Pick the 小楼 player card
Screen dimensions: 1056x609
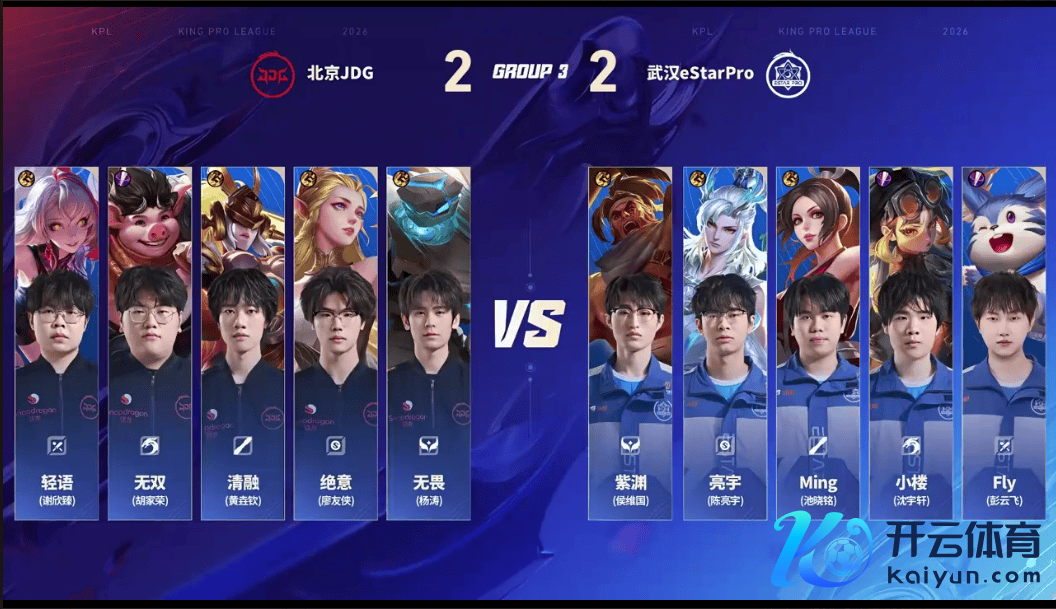(x=911, y=343)
